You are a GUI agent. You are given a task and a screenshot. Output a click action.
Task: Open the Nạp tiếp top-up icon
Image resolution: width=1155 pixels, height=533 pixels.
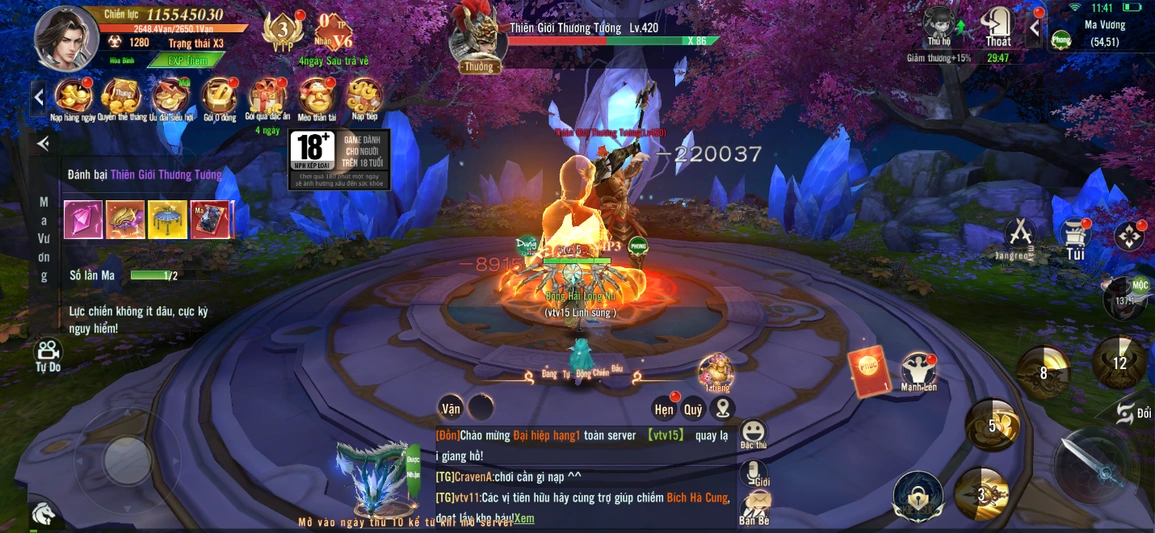[364, 98]
